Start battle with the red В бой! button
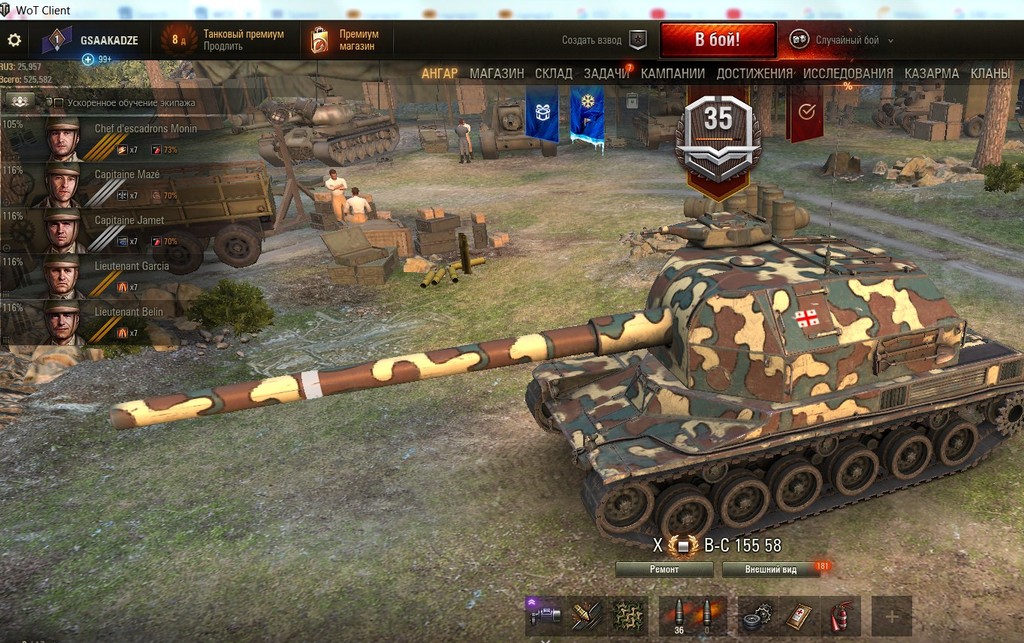 click(x=717, y=41)
